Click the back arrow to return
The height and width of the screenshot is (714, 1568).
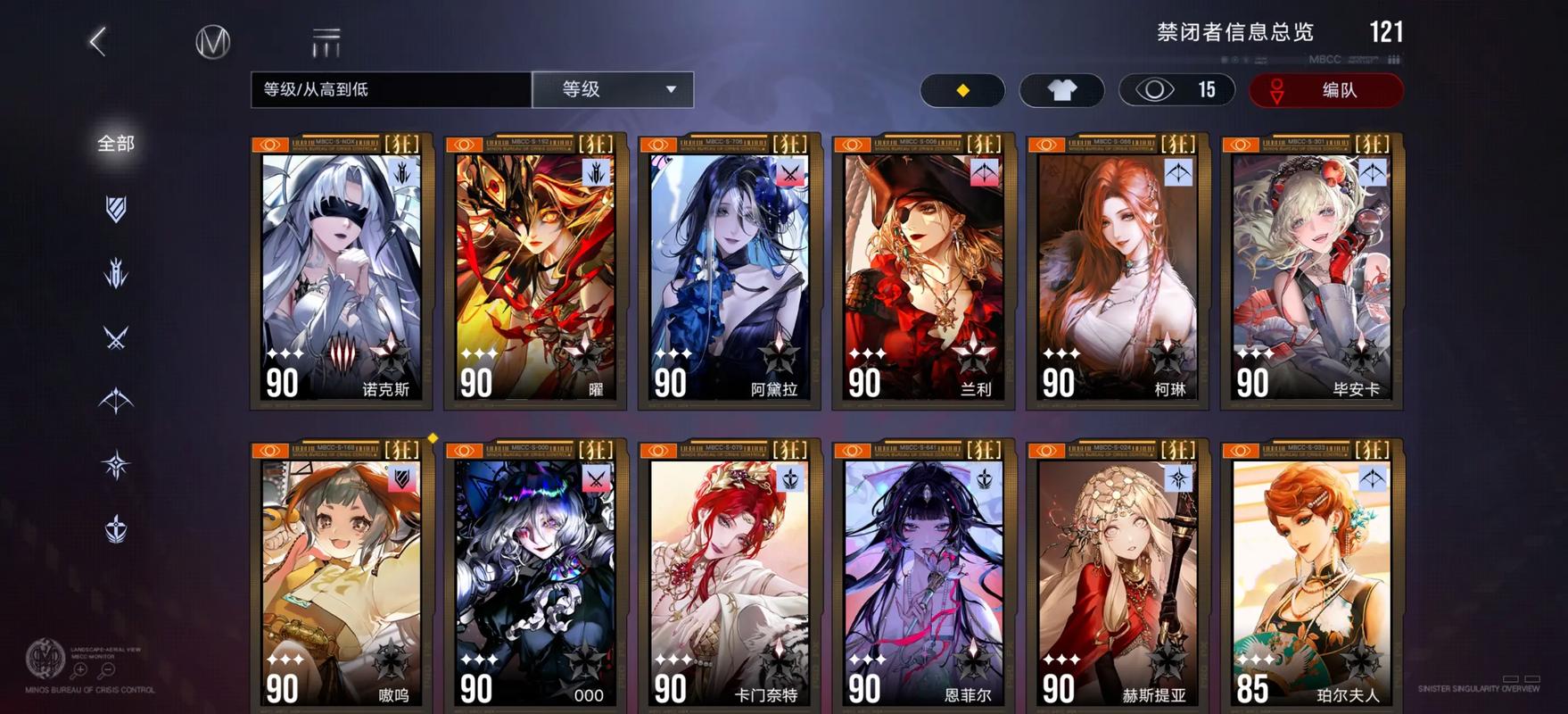click(98, 39)
